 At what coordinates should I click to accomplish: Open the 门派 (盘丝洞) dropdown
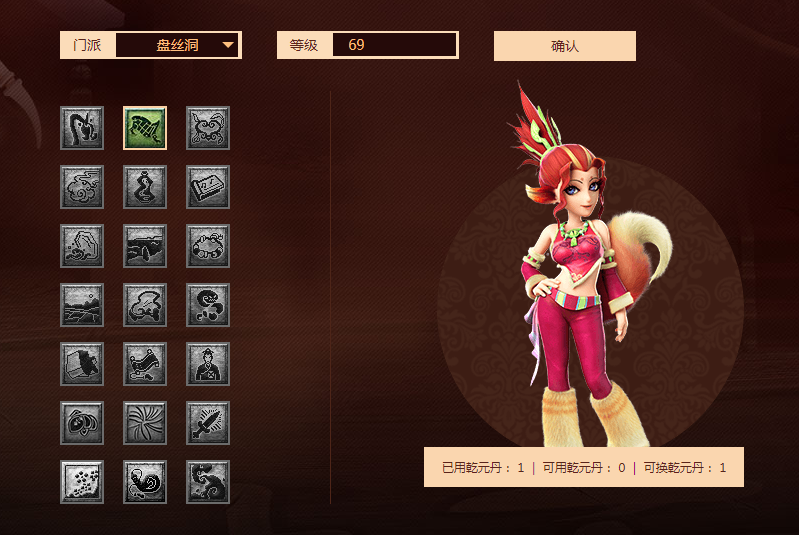(x=178, y=45)
